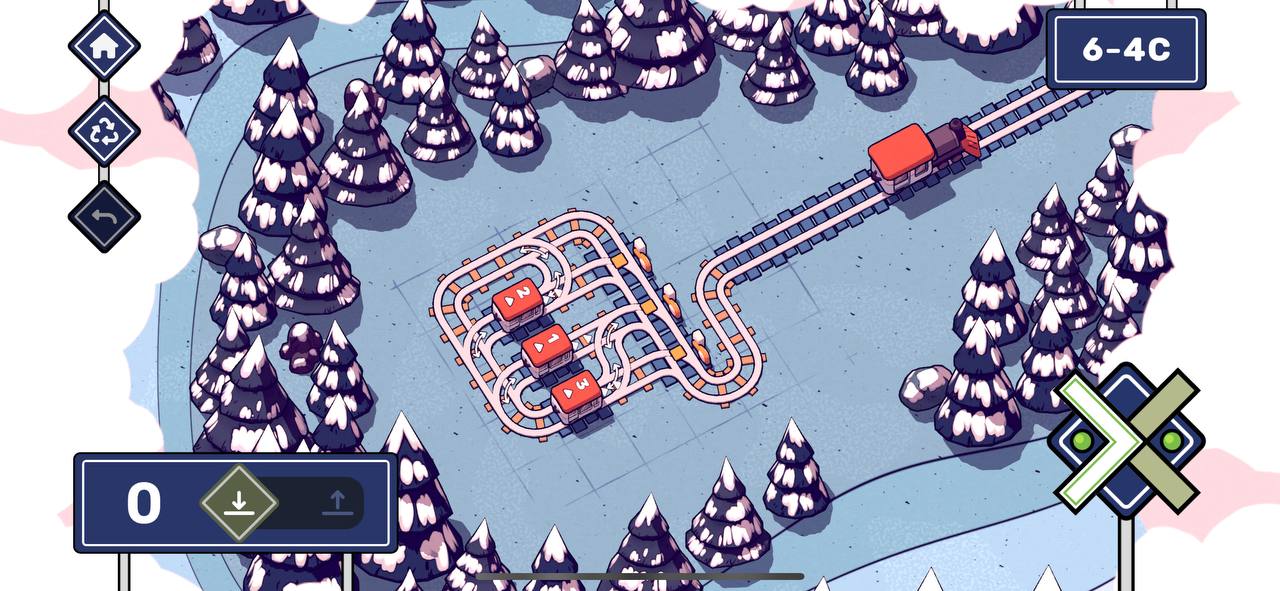The width and height of the screenshot is (1280, 591).
Task: Undo the last move
Action: (x=104, y=217)
